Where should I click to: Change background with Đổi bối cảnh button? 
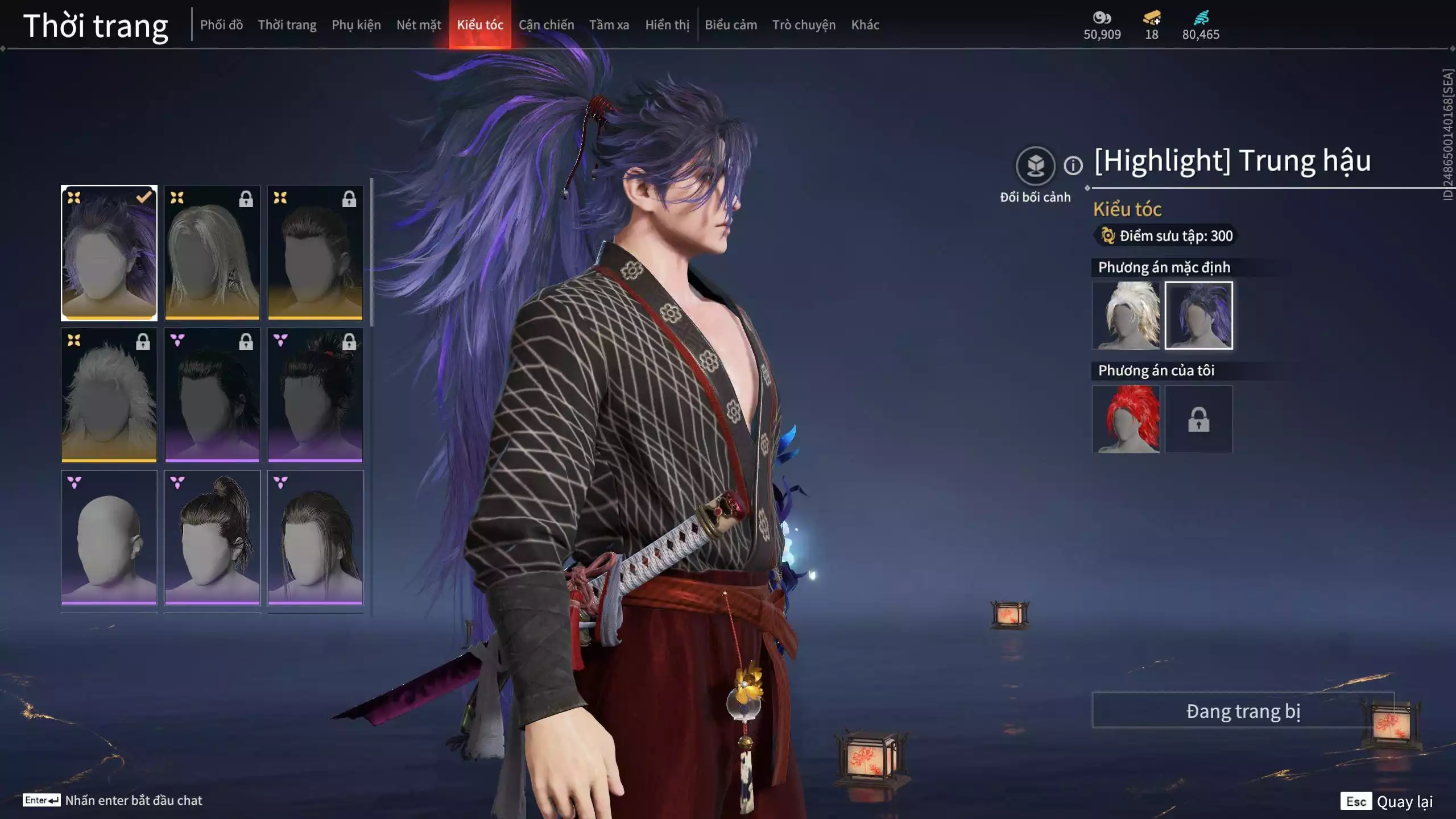click(x=1035, y=166)
